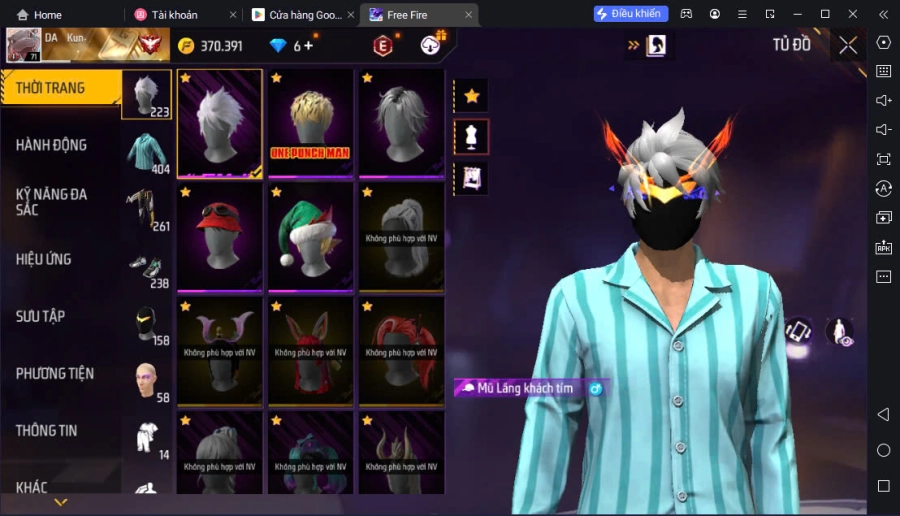The height and width of the screenshot is (516, 900).
Task: Open KỸ NĂNG ĐA SẮC section
Action: tap(51, 202)
